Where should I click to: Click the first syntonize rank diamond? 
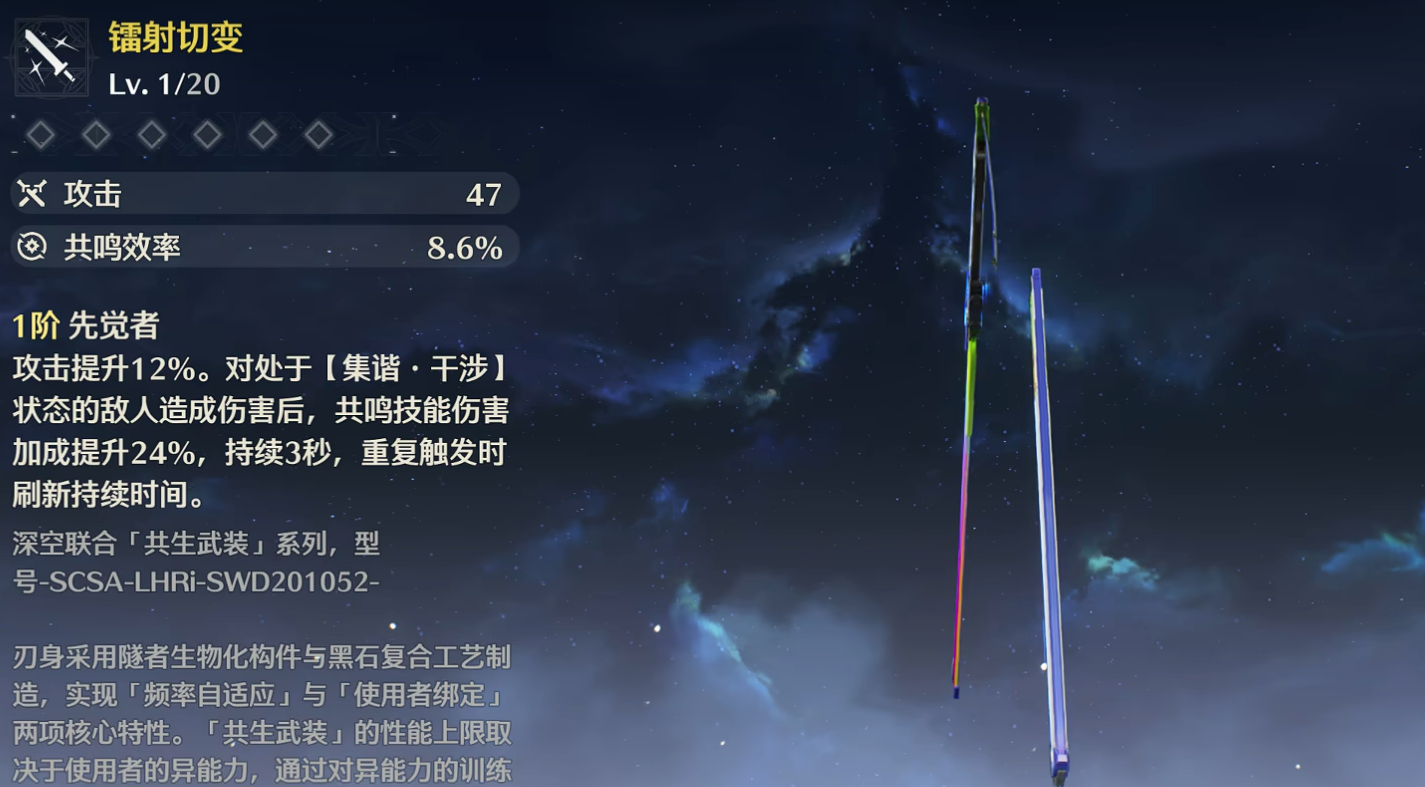coord(41,133)
